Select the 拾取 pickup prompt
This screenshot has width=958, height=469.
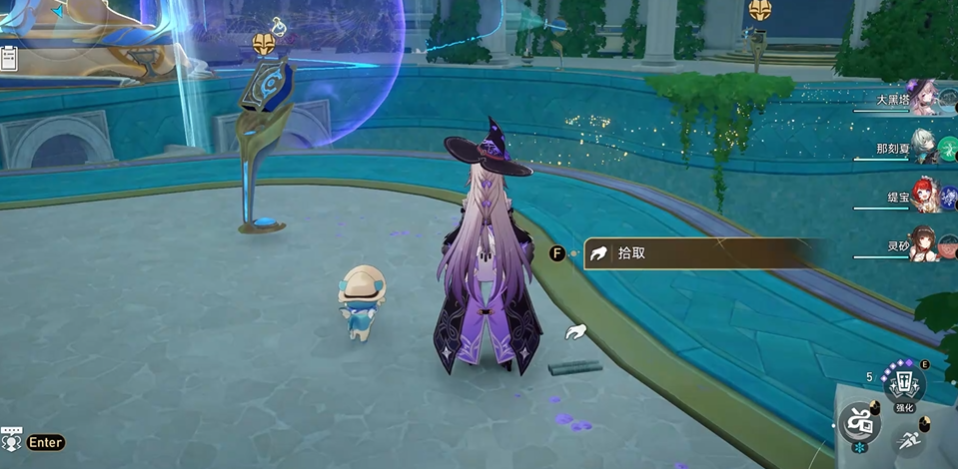[x=690, y=254]
